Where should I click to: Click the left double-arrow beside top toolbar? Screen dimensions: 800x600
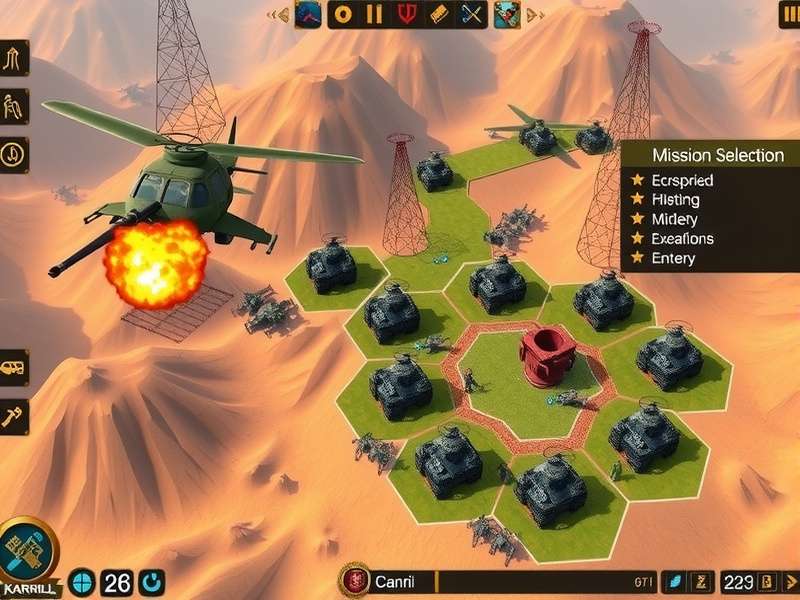[x=281, y=14]
